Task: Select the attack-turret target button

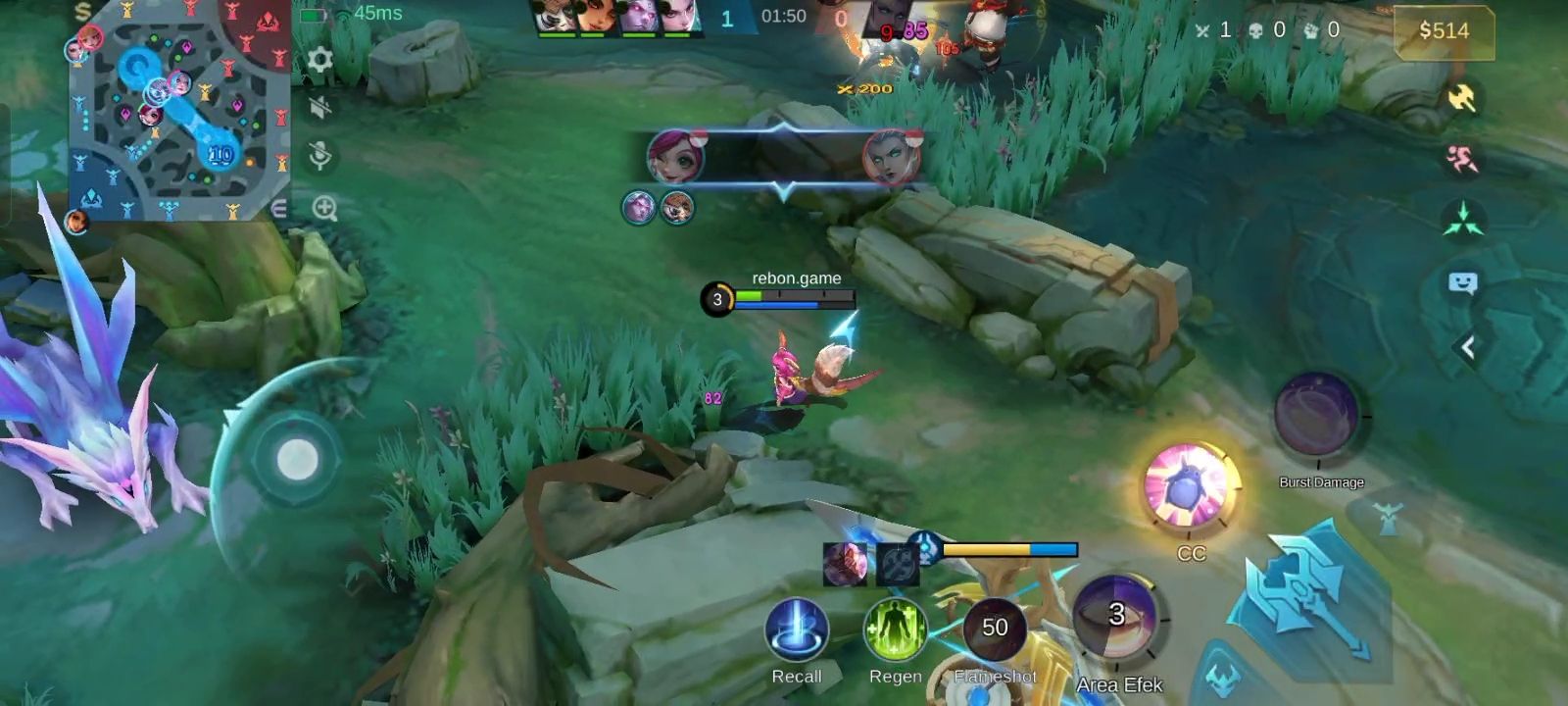Action: (x=1387, y=519)
